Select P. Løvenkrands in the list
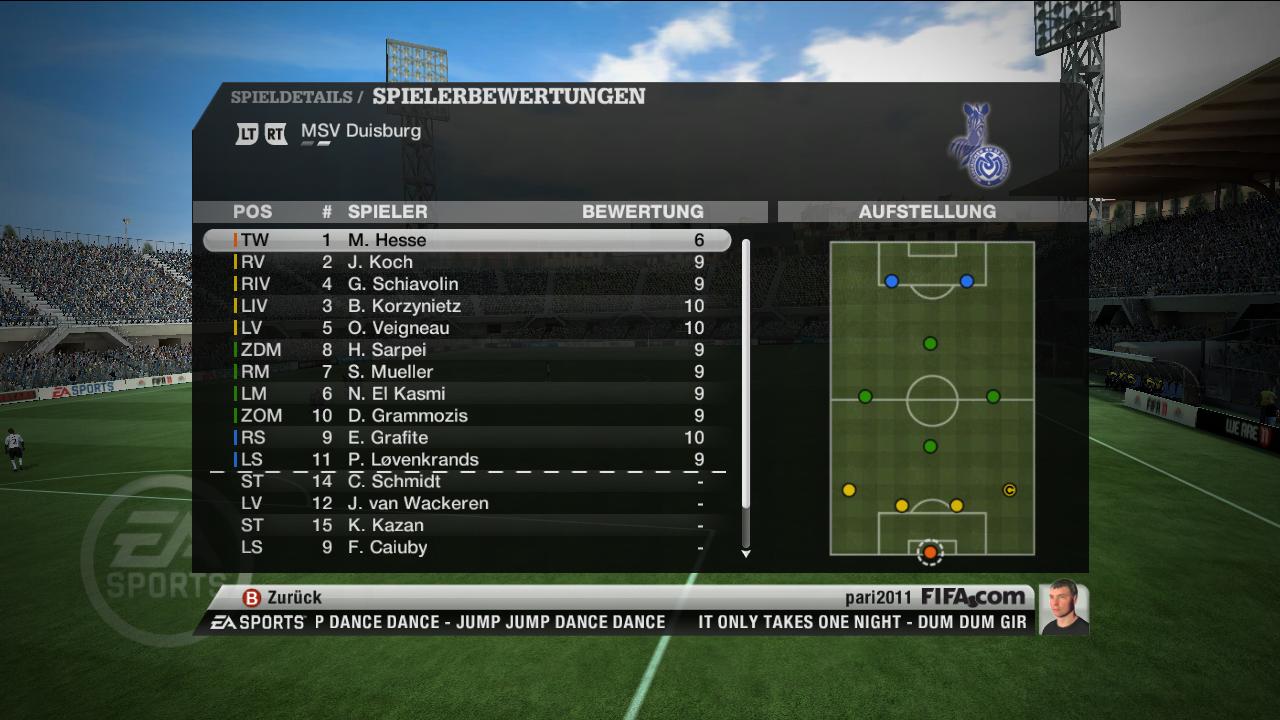Screen dimensions: 1280x720 pyautogui.click(x=467, y=460)
